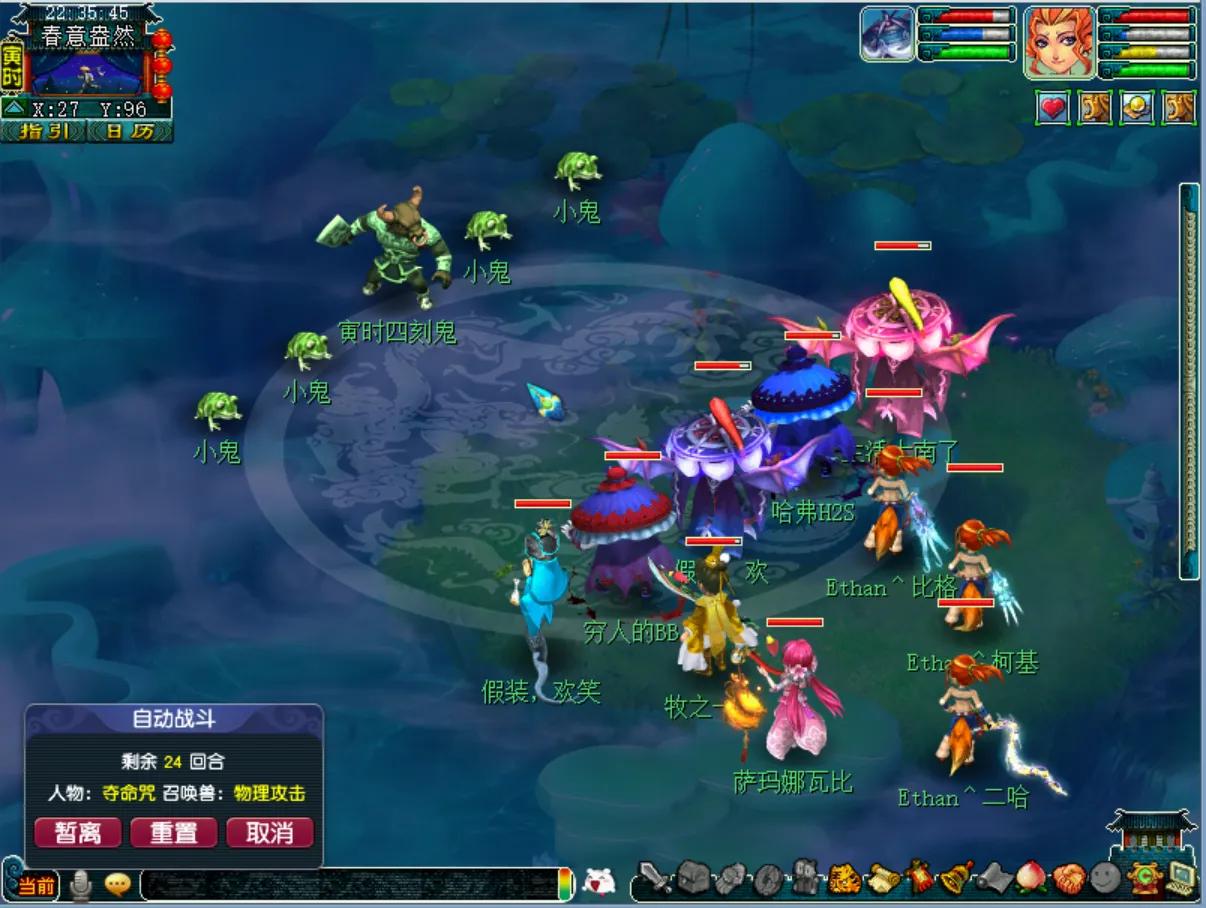Open the 指引 guide

pyautogui.click(x=43, y=131)
